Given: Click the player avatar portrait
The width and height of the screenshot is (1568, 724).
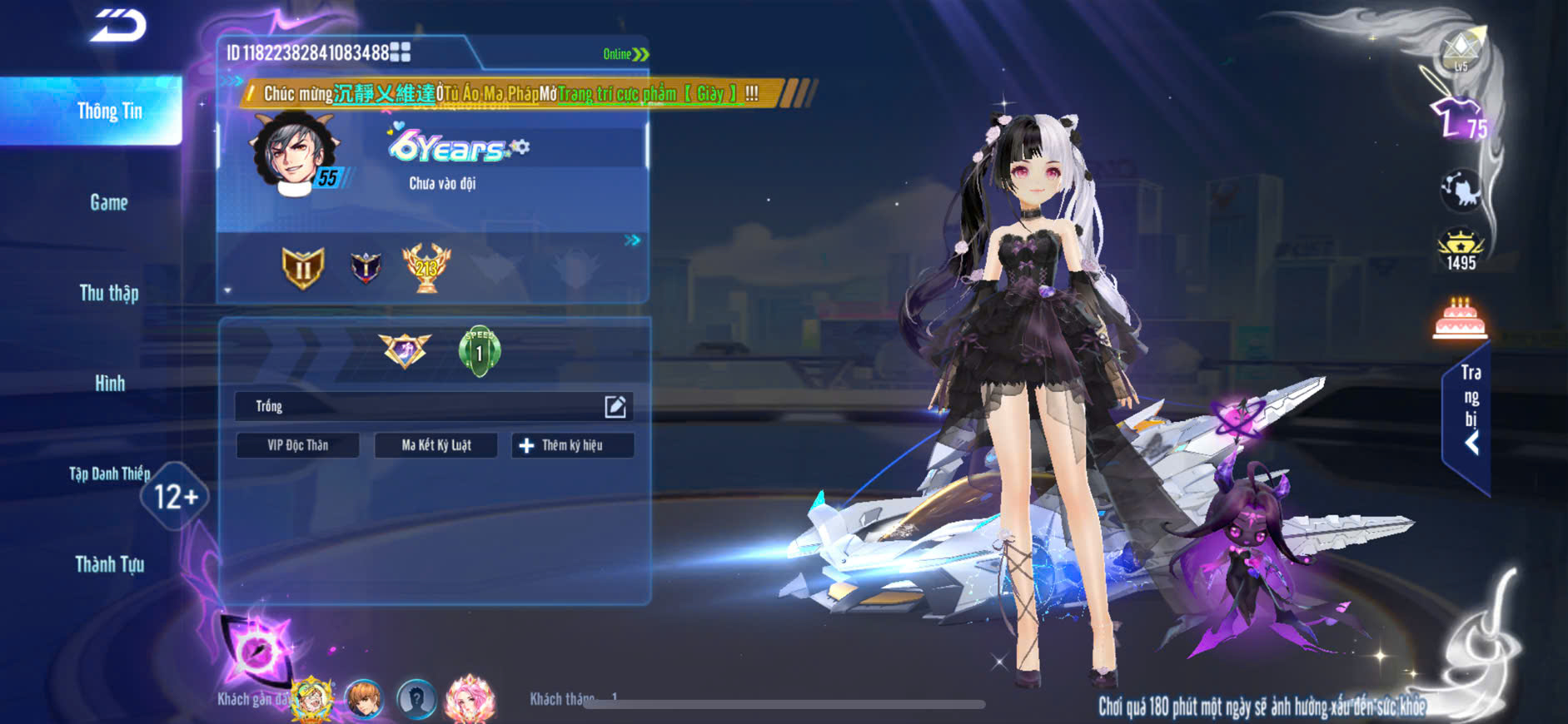Looking at the screenshot, I should 292,153.
